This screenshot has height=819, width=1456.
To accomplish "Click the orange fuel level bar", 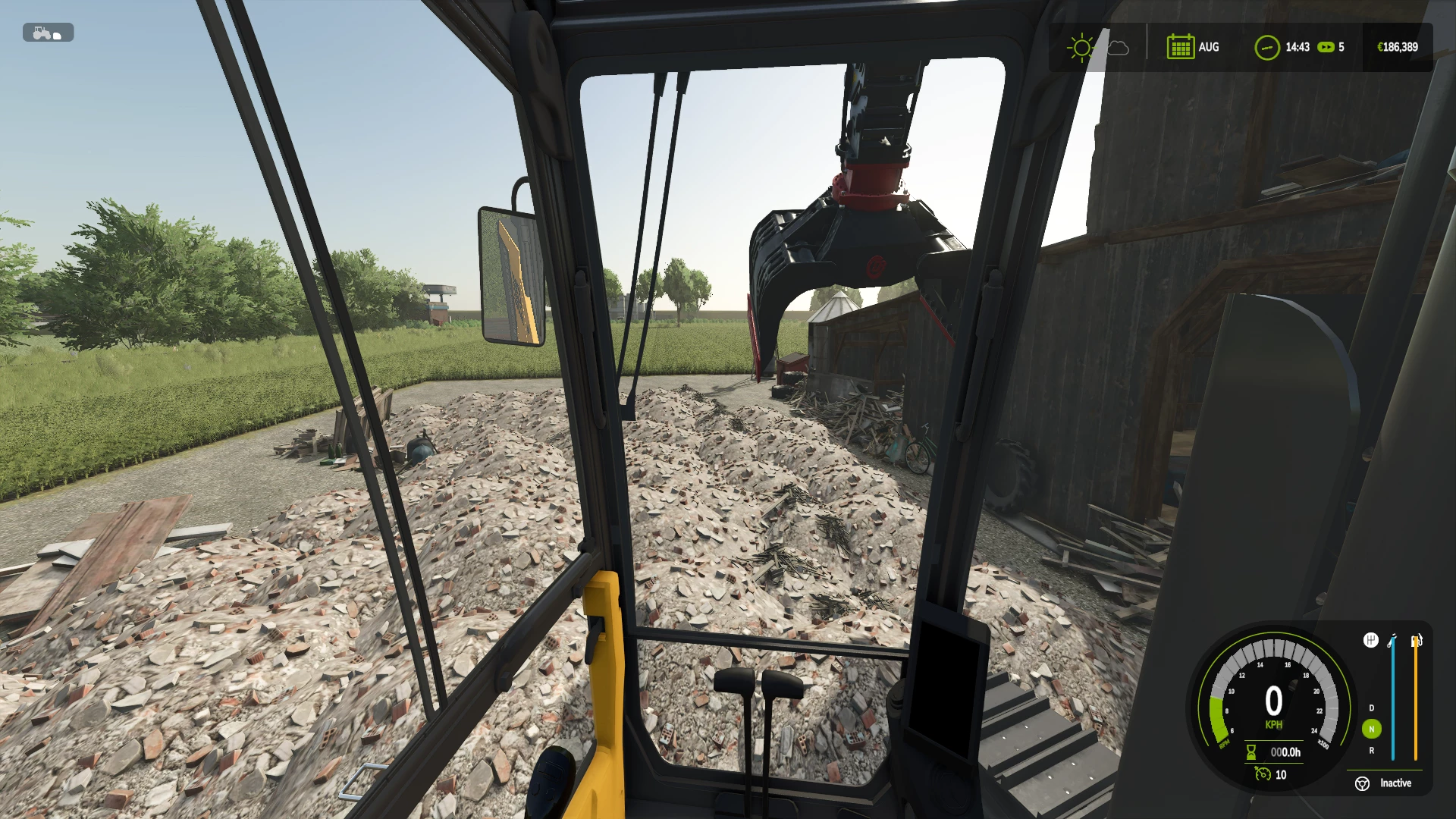I will point(1415,698).
